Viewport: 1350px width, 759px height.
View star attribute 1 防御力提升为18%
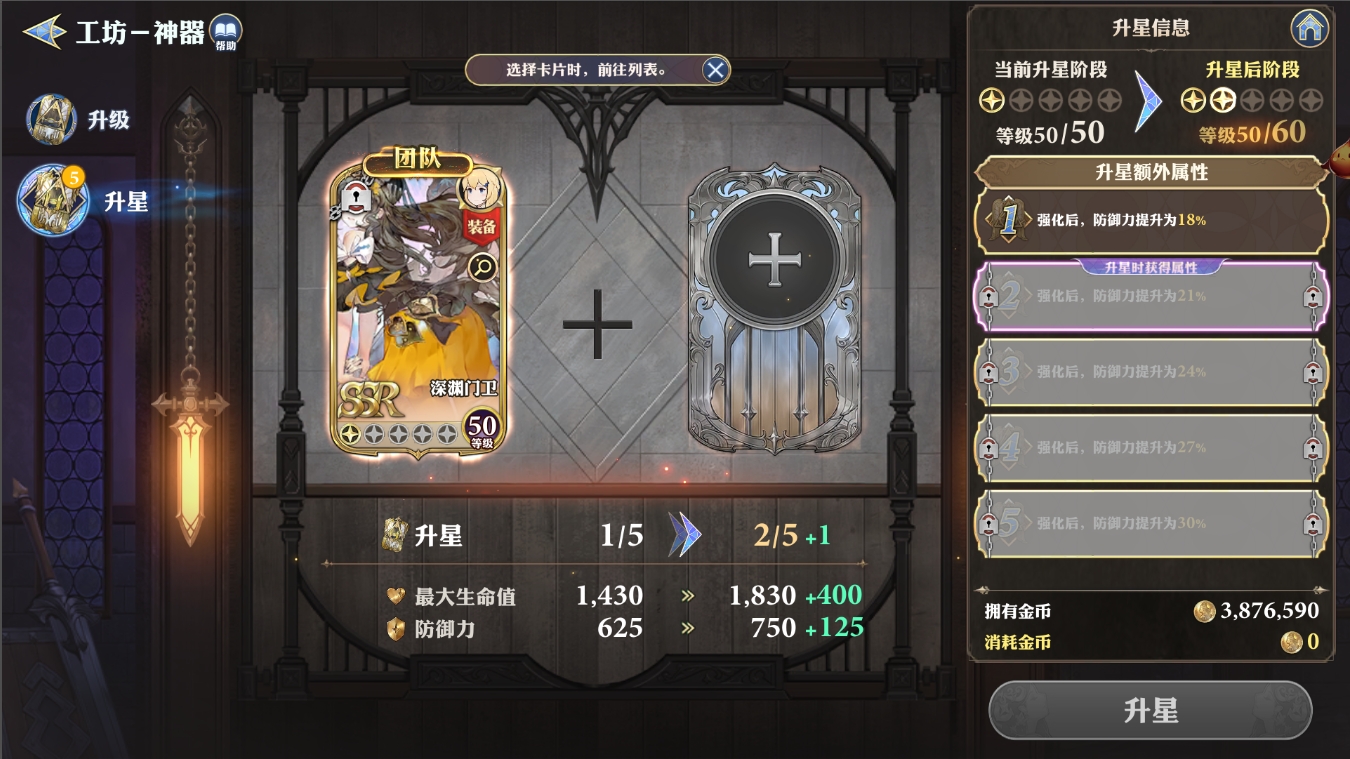[1151, 219]
